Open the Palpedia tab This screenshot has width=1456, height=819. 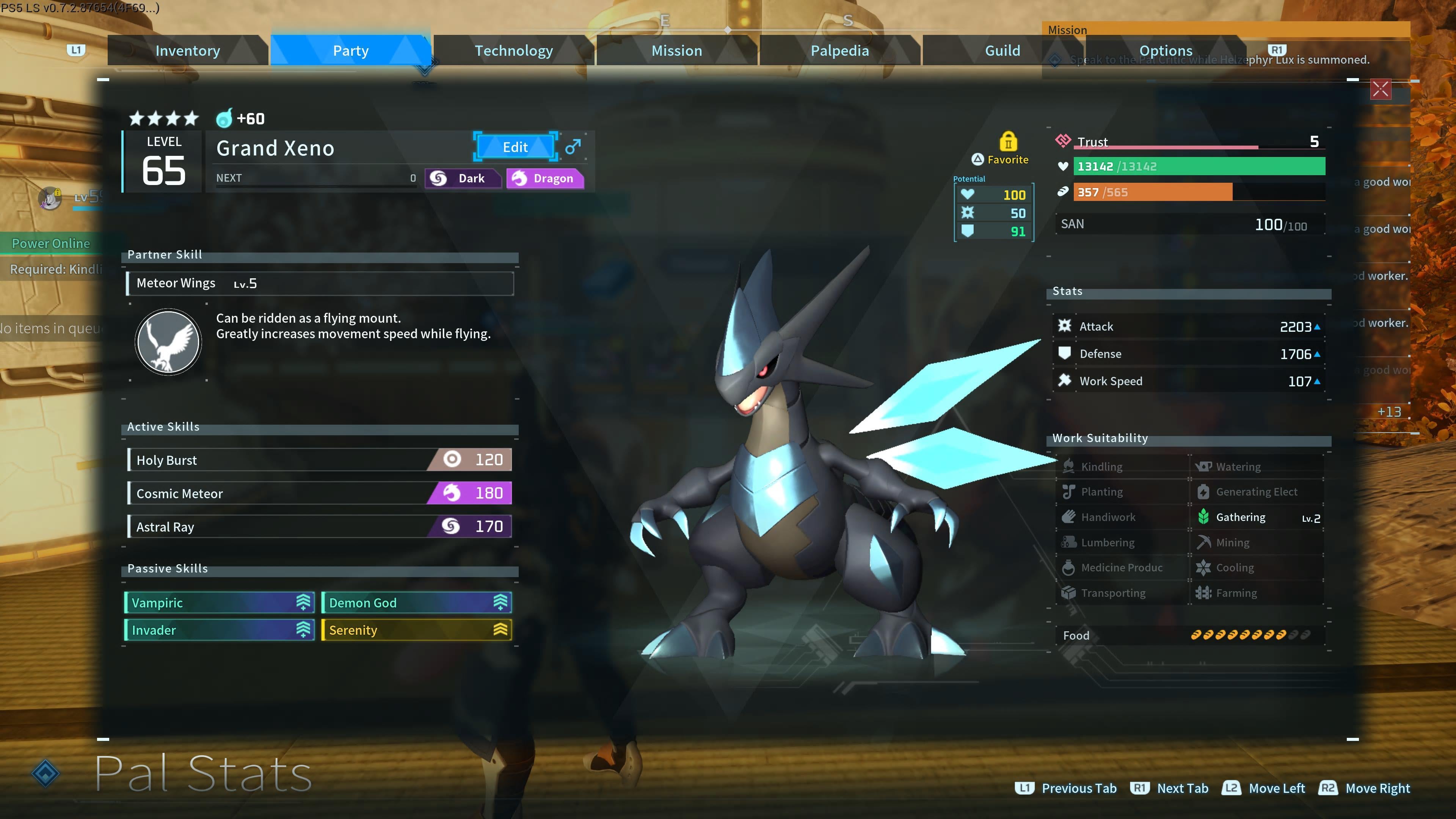coord(839,51)
